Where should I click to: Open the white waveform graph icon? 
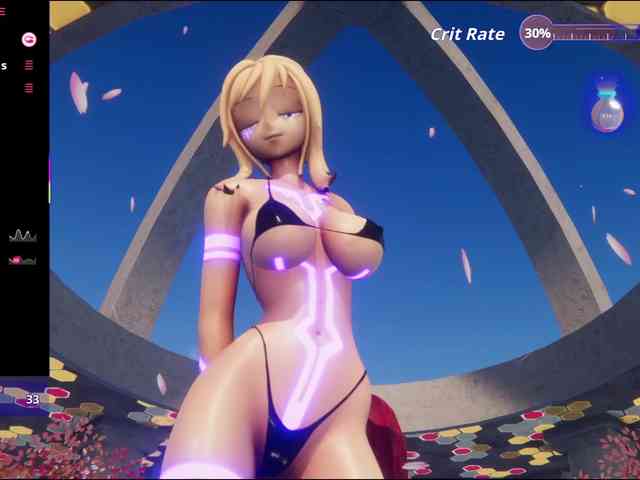[x=22, y=236]
